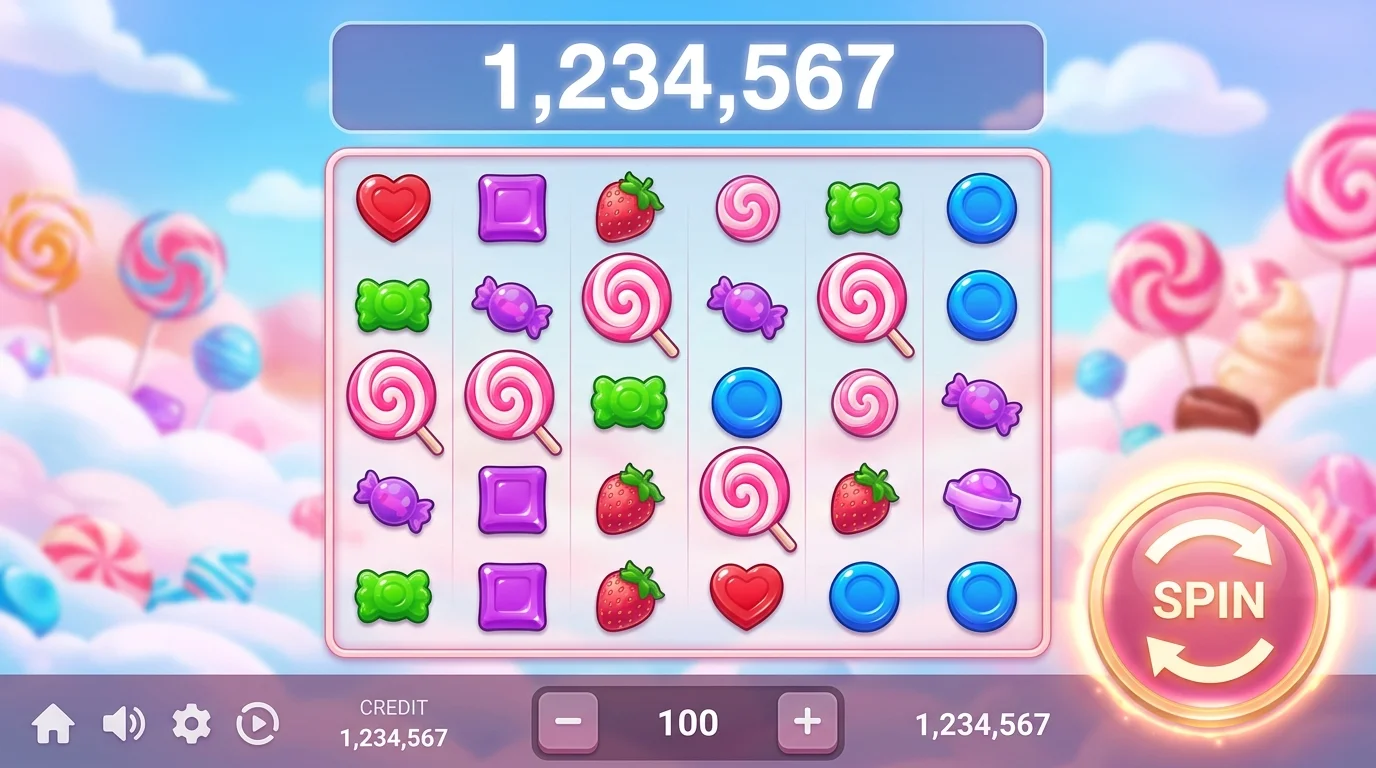Select the strawberry symbol in the top row
The width and height of the screenshot is (1376, 768).
626,207
